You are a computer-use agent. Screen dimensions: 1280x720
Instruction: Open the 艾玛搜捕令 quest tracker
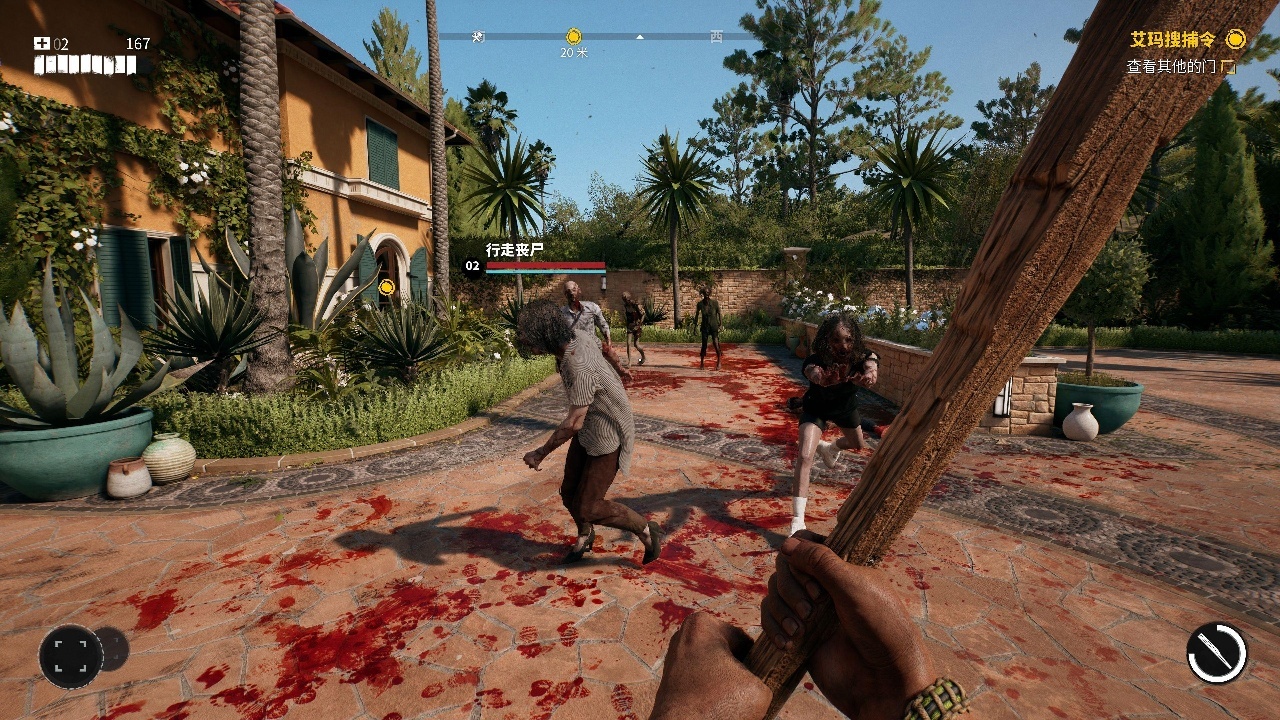(1173, 40)
